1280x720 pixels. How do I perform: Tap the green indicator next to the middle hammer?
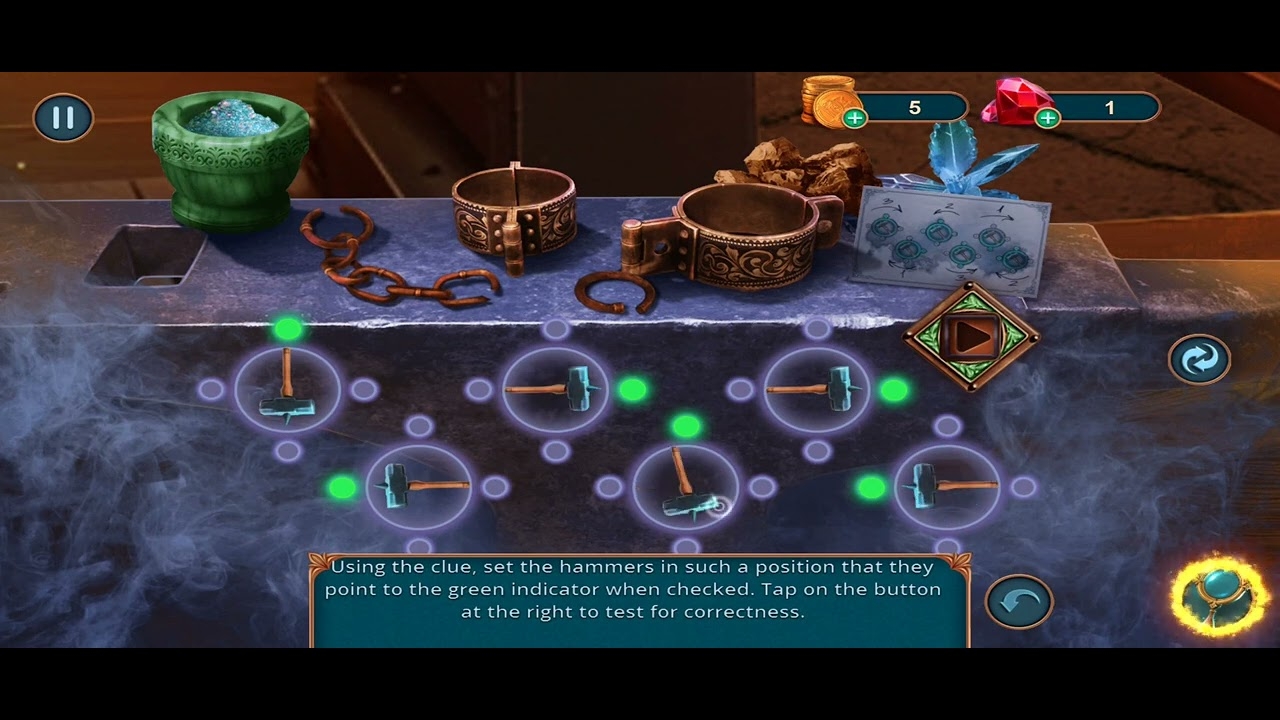(x=631, y=391)
